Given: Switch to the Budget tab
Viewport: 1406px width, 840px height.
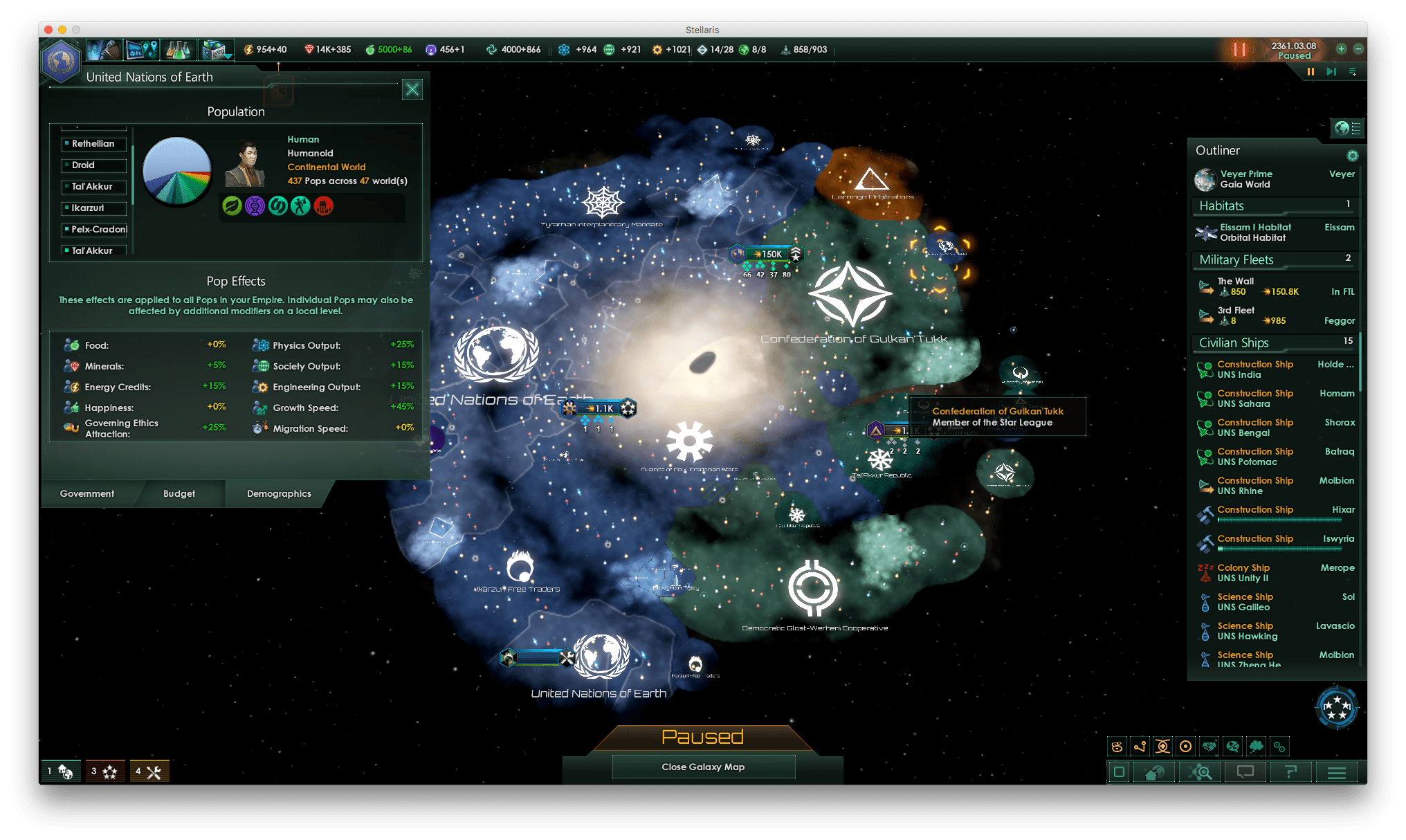Looking at the screenshot, I should (179, 493).
